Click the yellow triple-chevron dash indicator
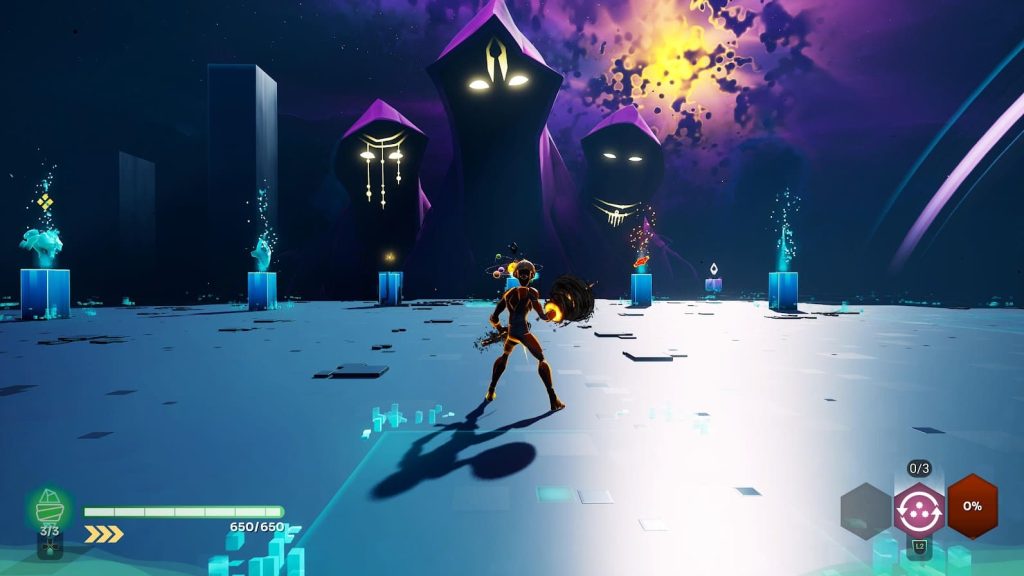The image size is (1024, 576). pos(103,534)
